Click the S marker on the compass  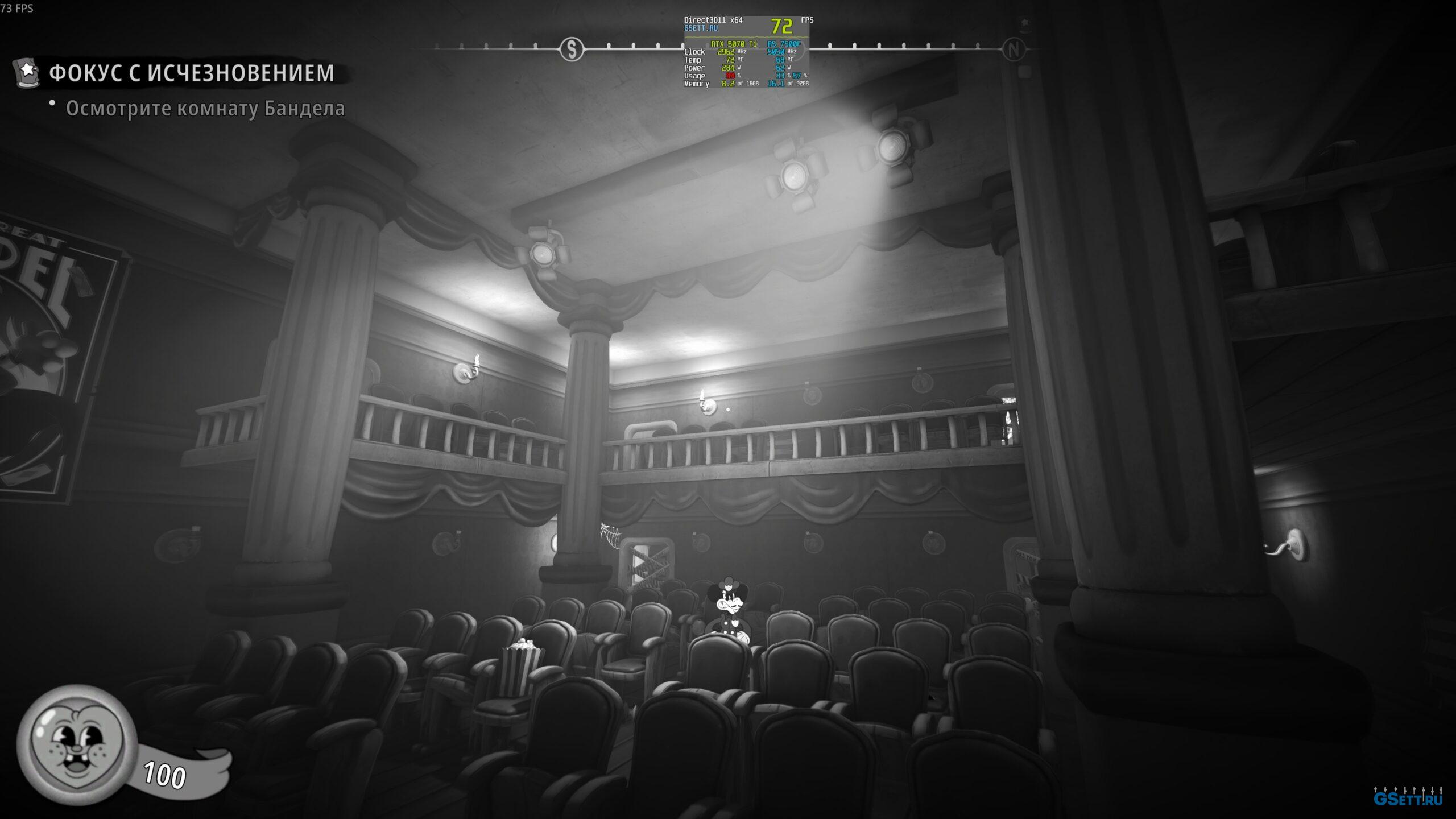[x=572, y=49]
